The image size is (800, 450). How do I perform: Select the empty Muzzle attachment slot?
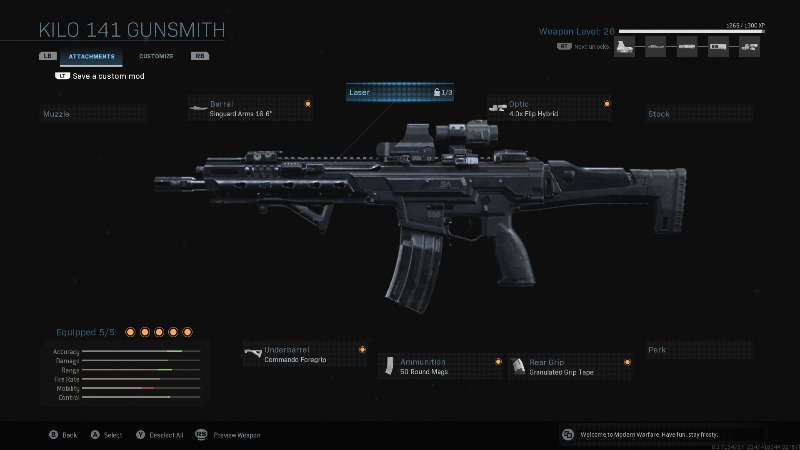[x=93, y=114]
